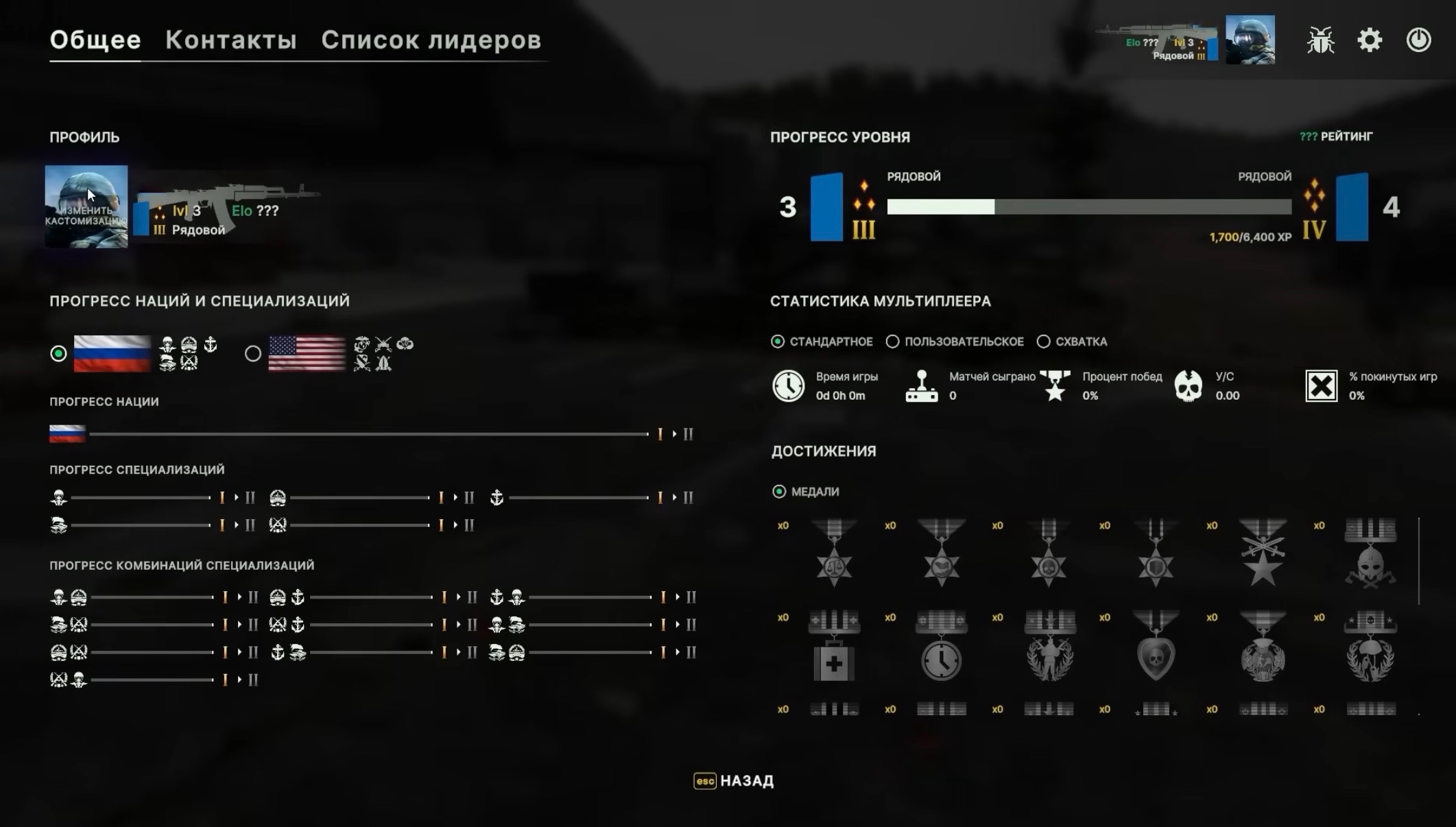1456x827 pixels.
Task: Select the clock medal
Action: pyautogui.click(x=941, y=647)
